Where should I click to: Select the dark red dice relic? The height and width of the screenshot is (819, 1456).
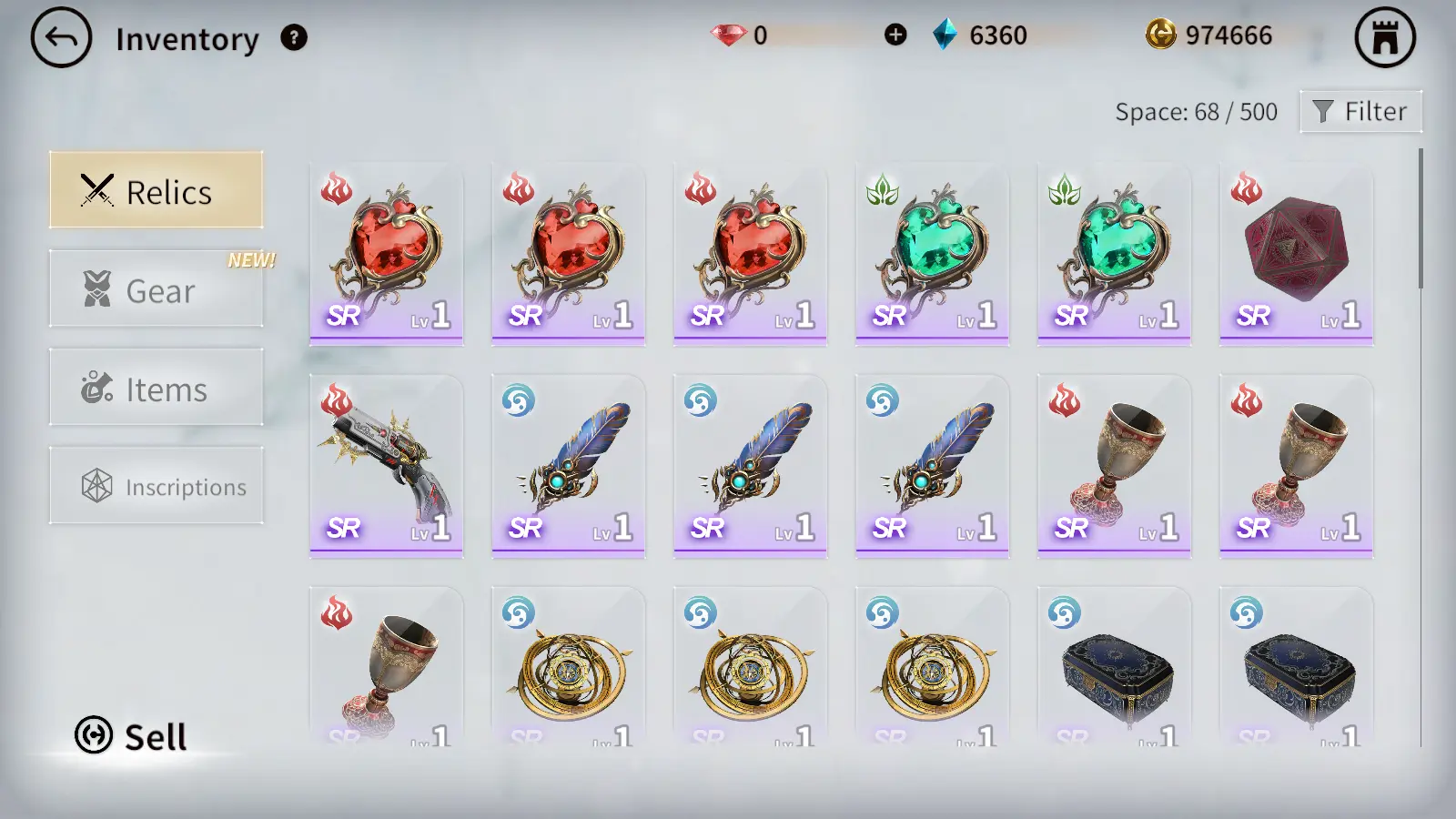click(x=1296, y=255)
